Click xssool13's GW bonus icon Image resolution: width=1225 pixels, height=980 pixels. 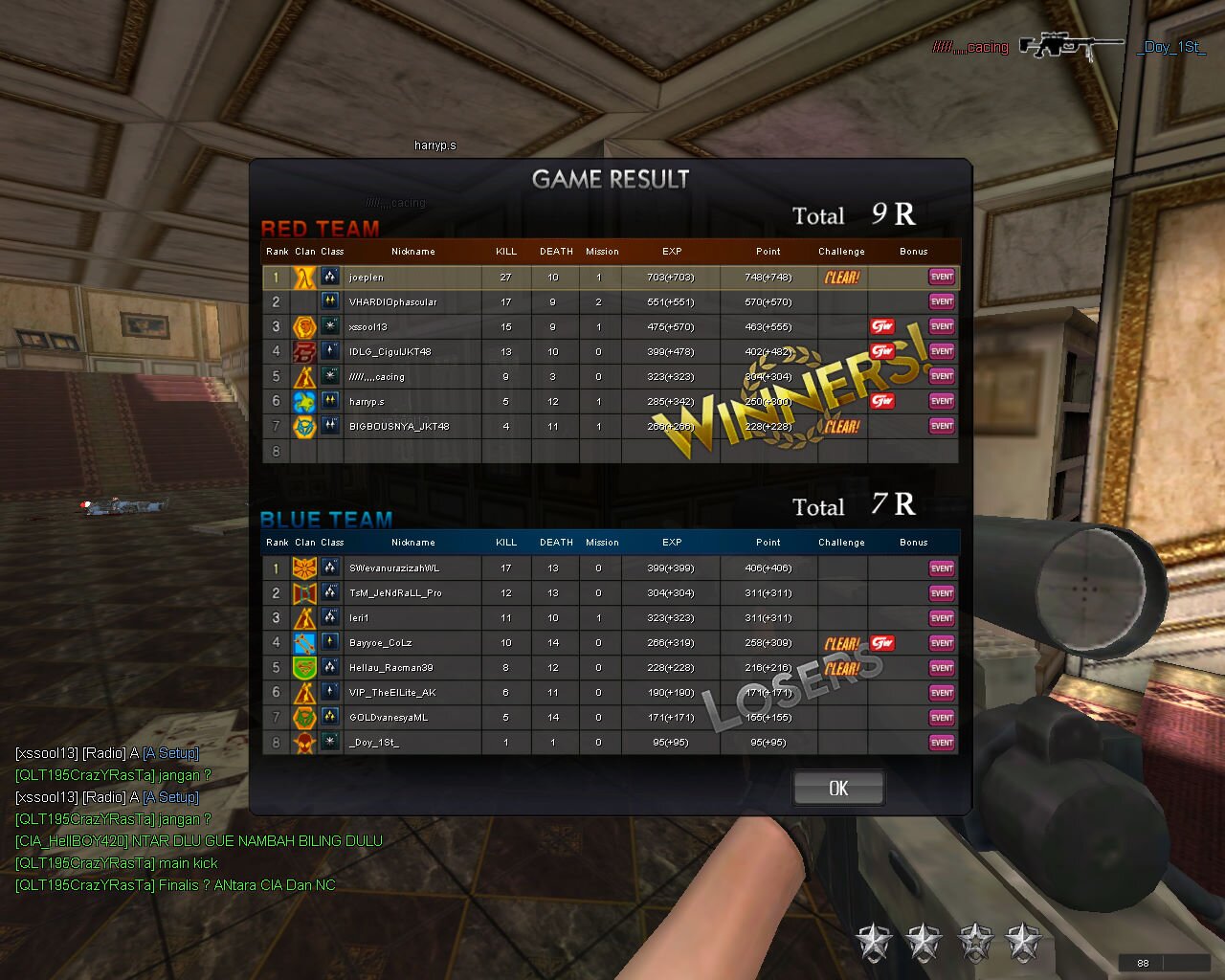883,326
